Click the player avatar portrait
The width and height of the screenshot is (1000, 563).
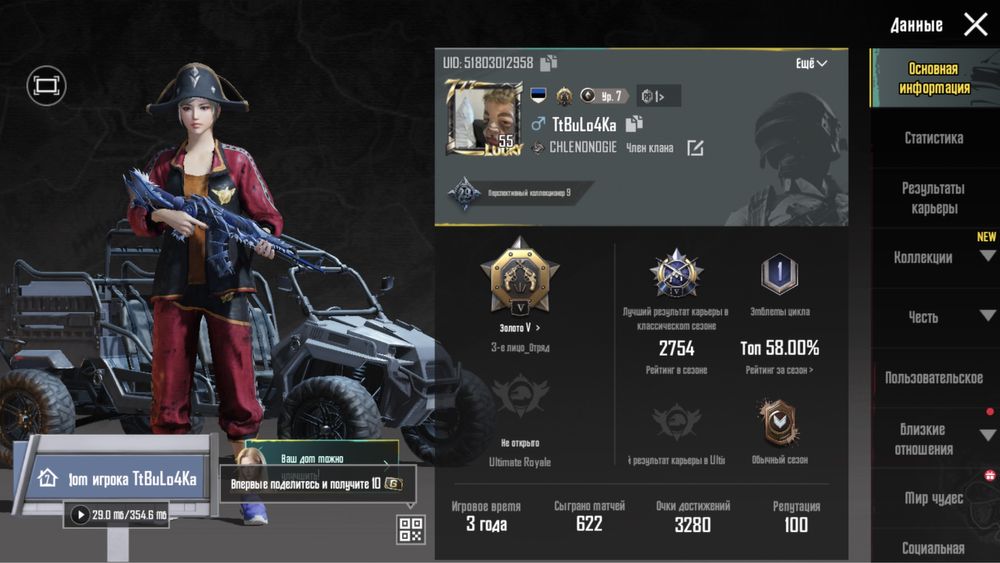tap(483, 118)
